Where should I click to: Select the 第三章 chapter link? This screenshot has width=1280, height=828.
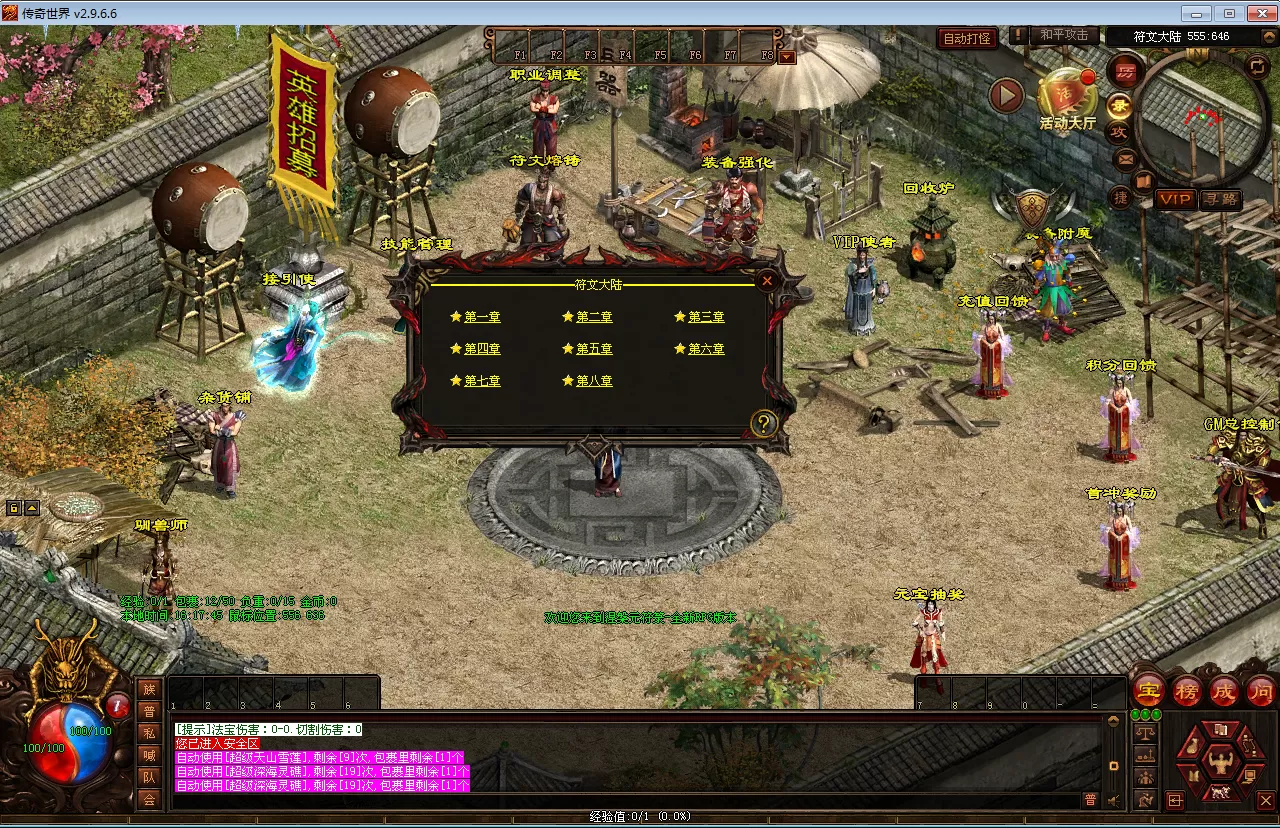click(x=705, y=317)
